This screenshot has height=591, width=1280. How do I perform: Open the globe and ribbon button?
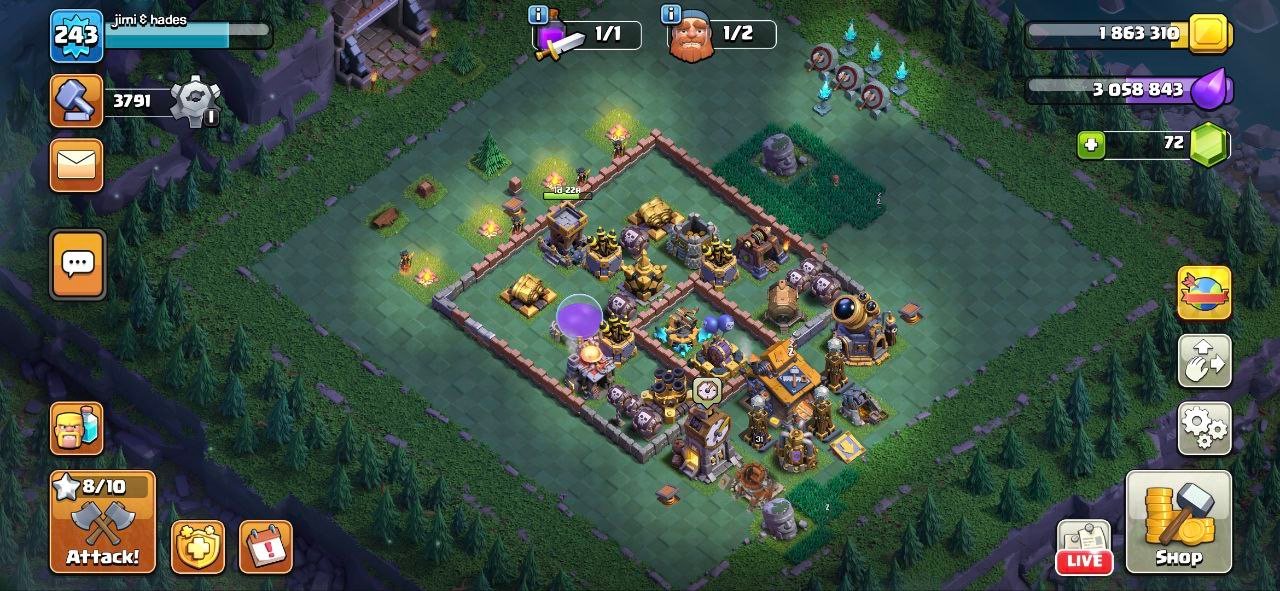[1204, 293]
